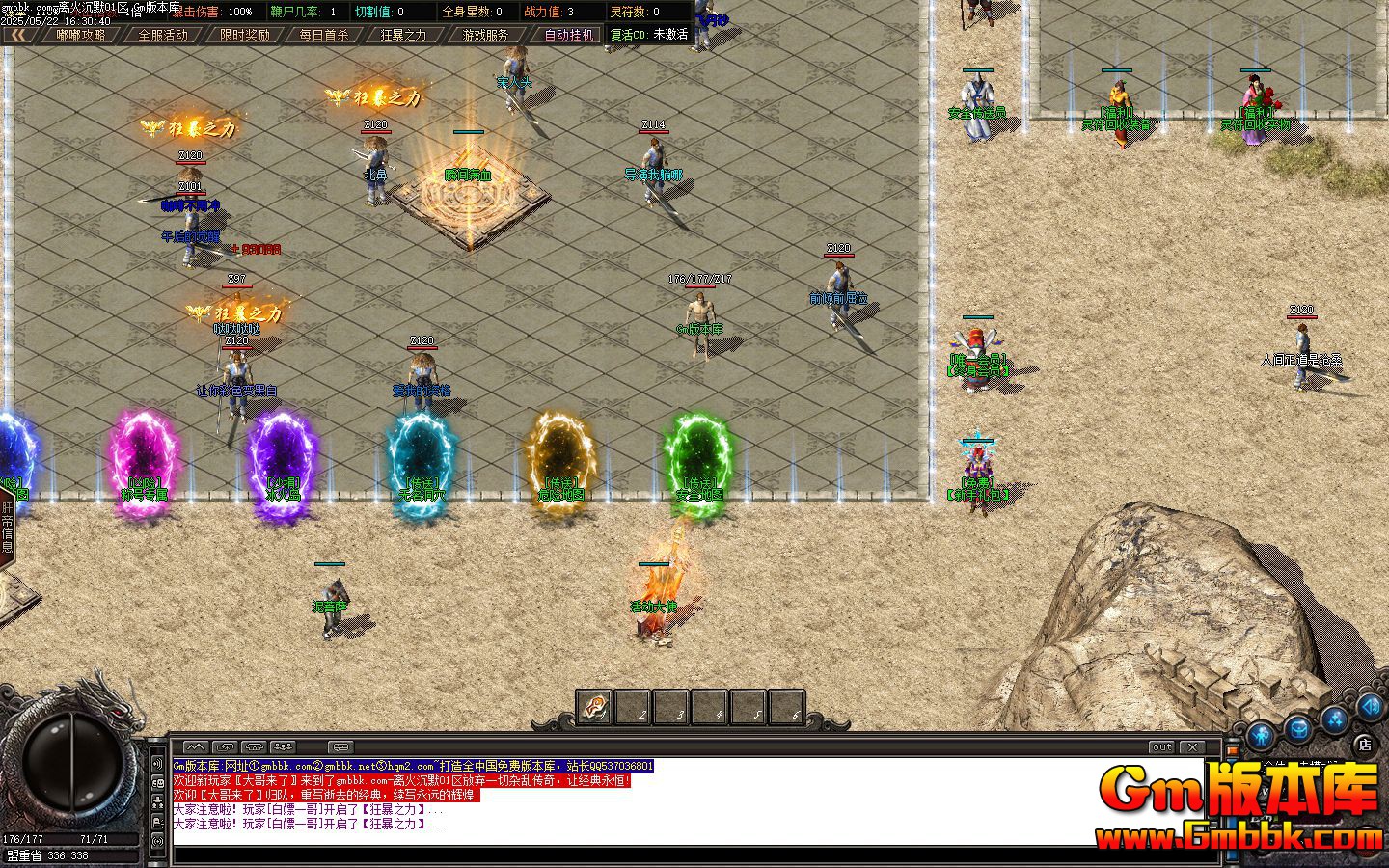Click the speaker chat icon above chat log

pyautogui.click(x=256, y=746)
